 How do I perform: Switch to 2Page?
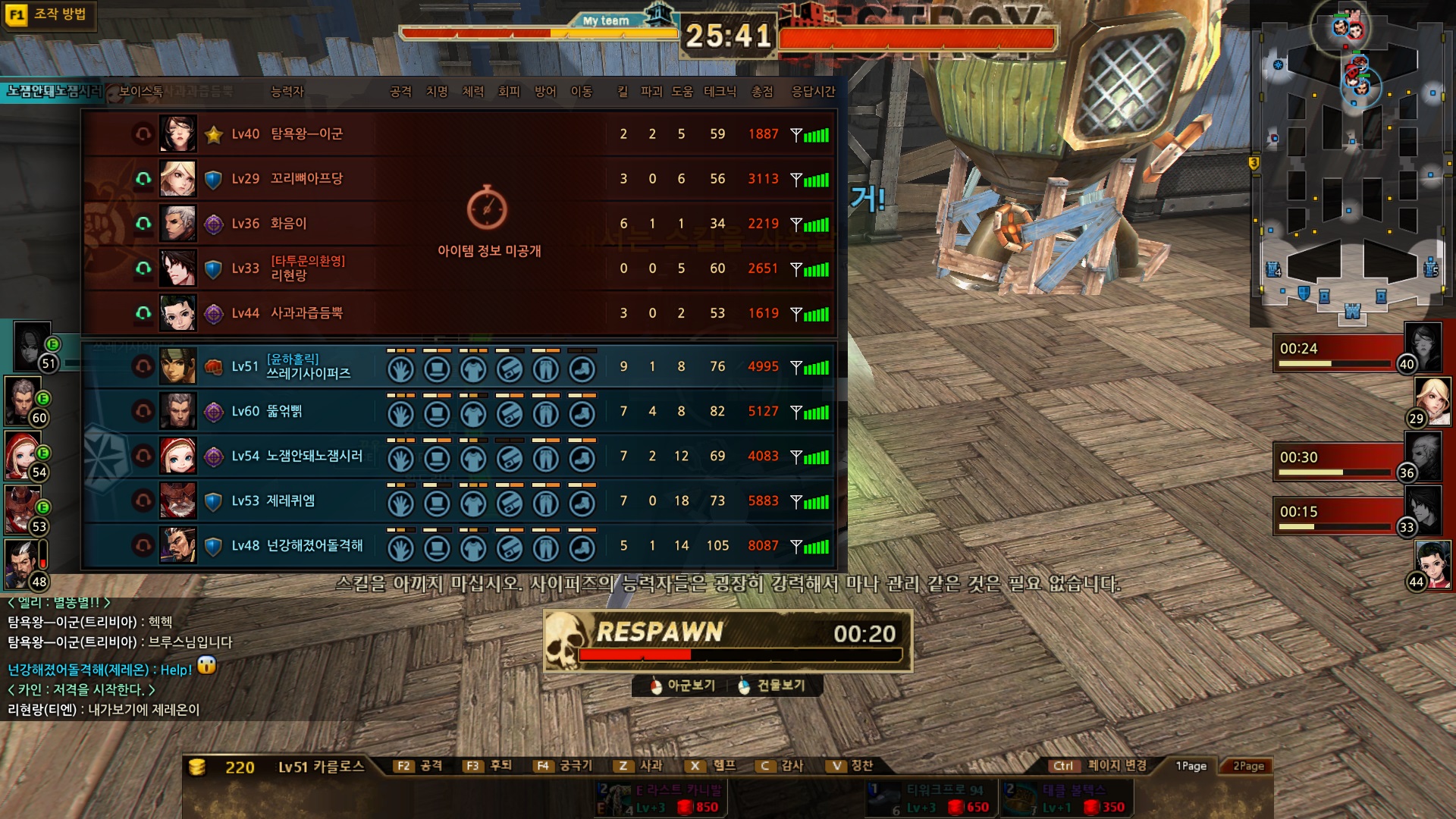coord(1248,766)
